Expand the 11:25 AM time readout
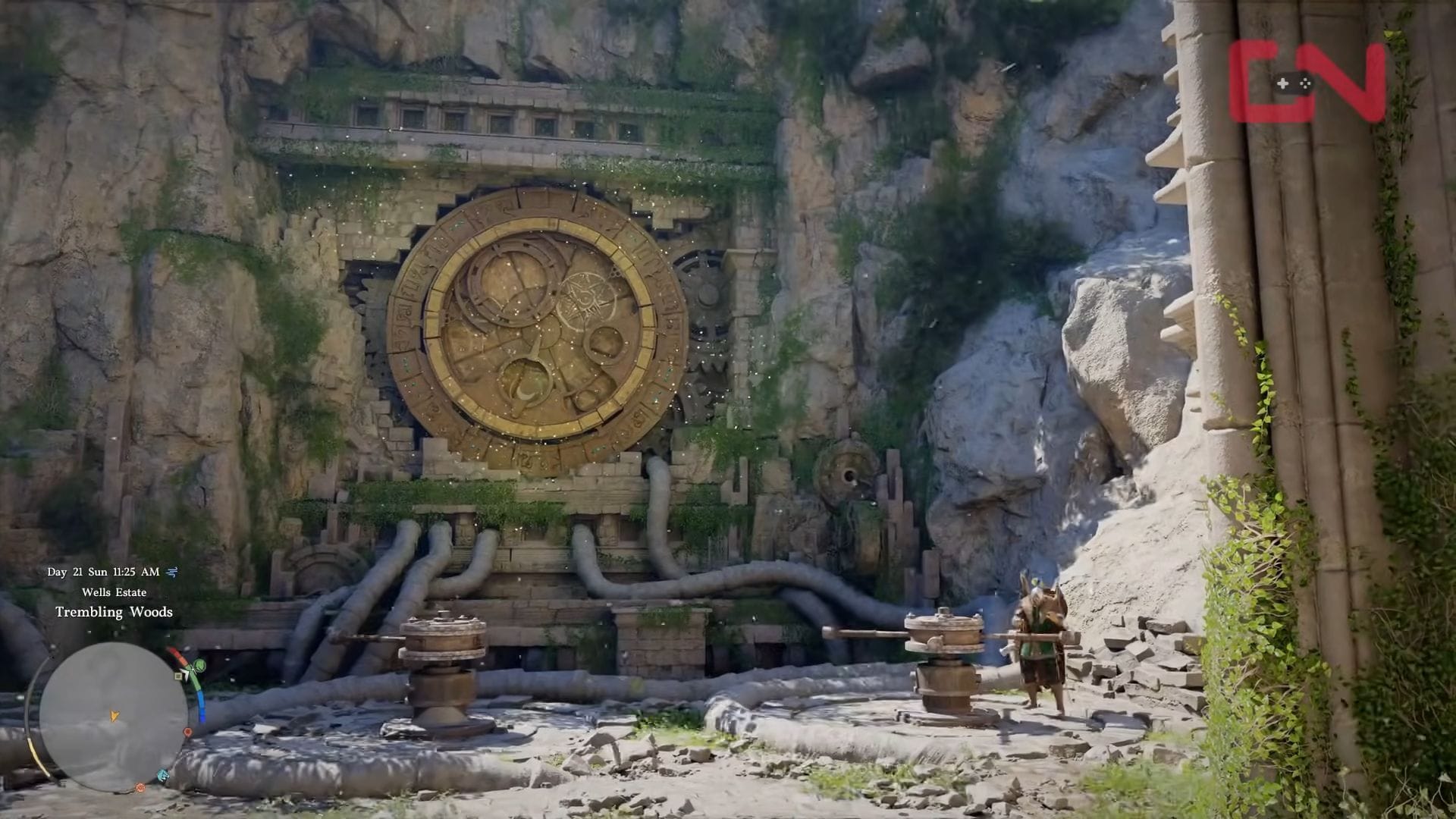 136,571
